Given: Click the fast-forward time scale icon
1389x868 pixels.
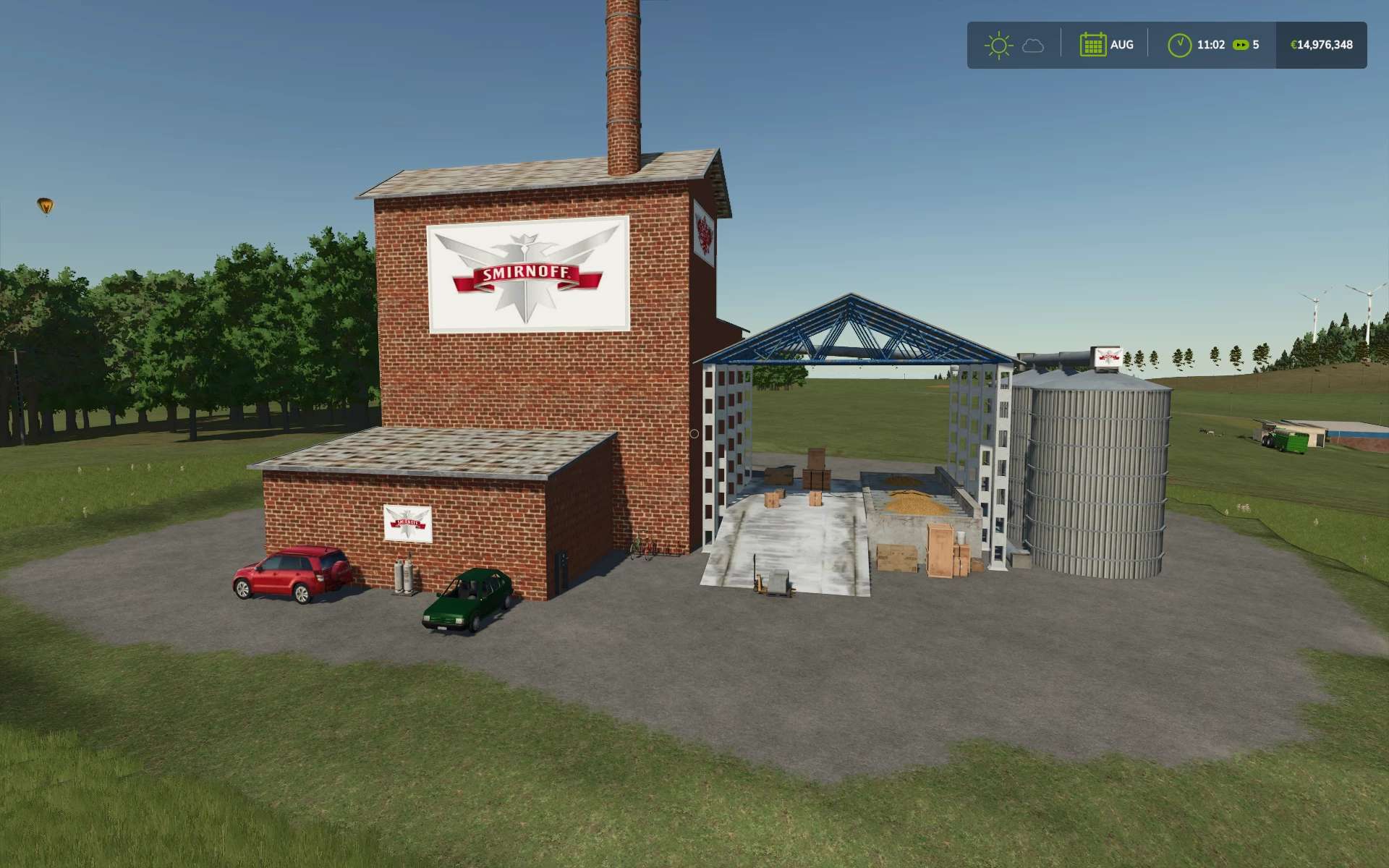Looking at the screenshot, I should (x=1241, y=45).
